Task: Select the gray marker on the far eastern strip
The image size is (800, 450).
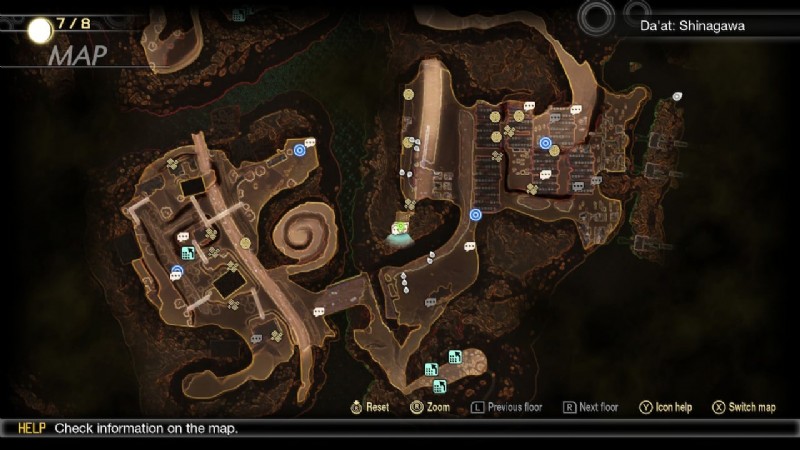Action: (677, 96)
